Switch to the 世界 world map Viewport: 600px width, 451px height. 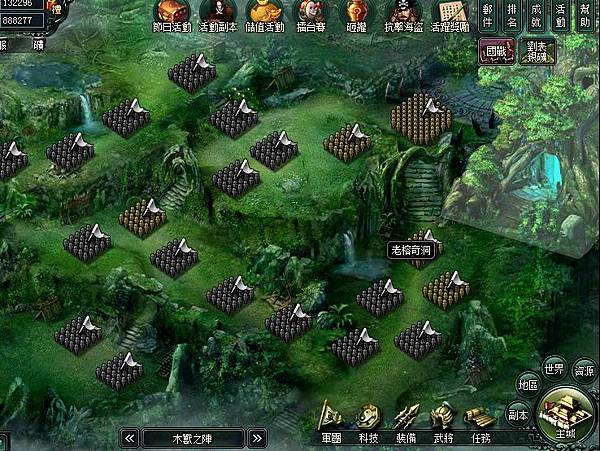(x=554, y=366)
